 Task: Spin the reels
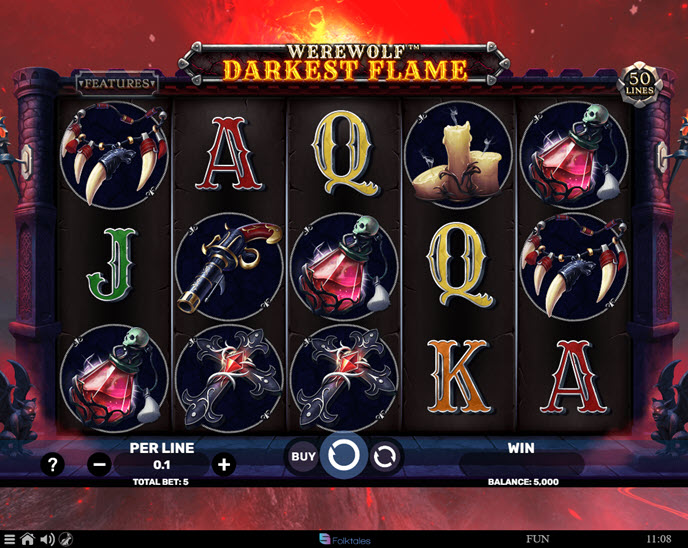tap(343, 457)
